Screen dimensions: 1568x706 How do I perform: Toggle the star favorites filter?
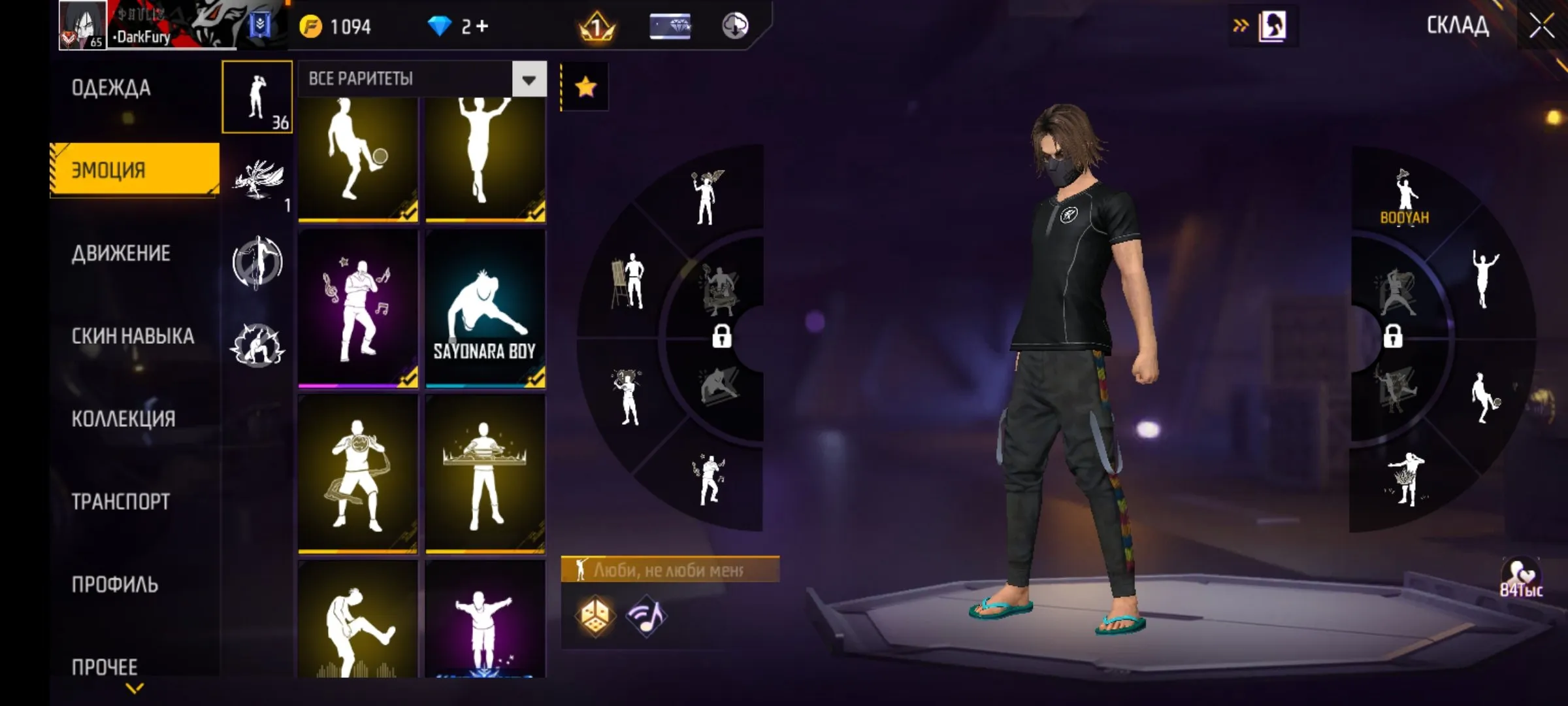tap(585, 85)
